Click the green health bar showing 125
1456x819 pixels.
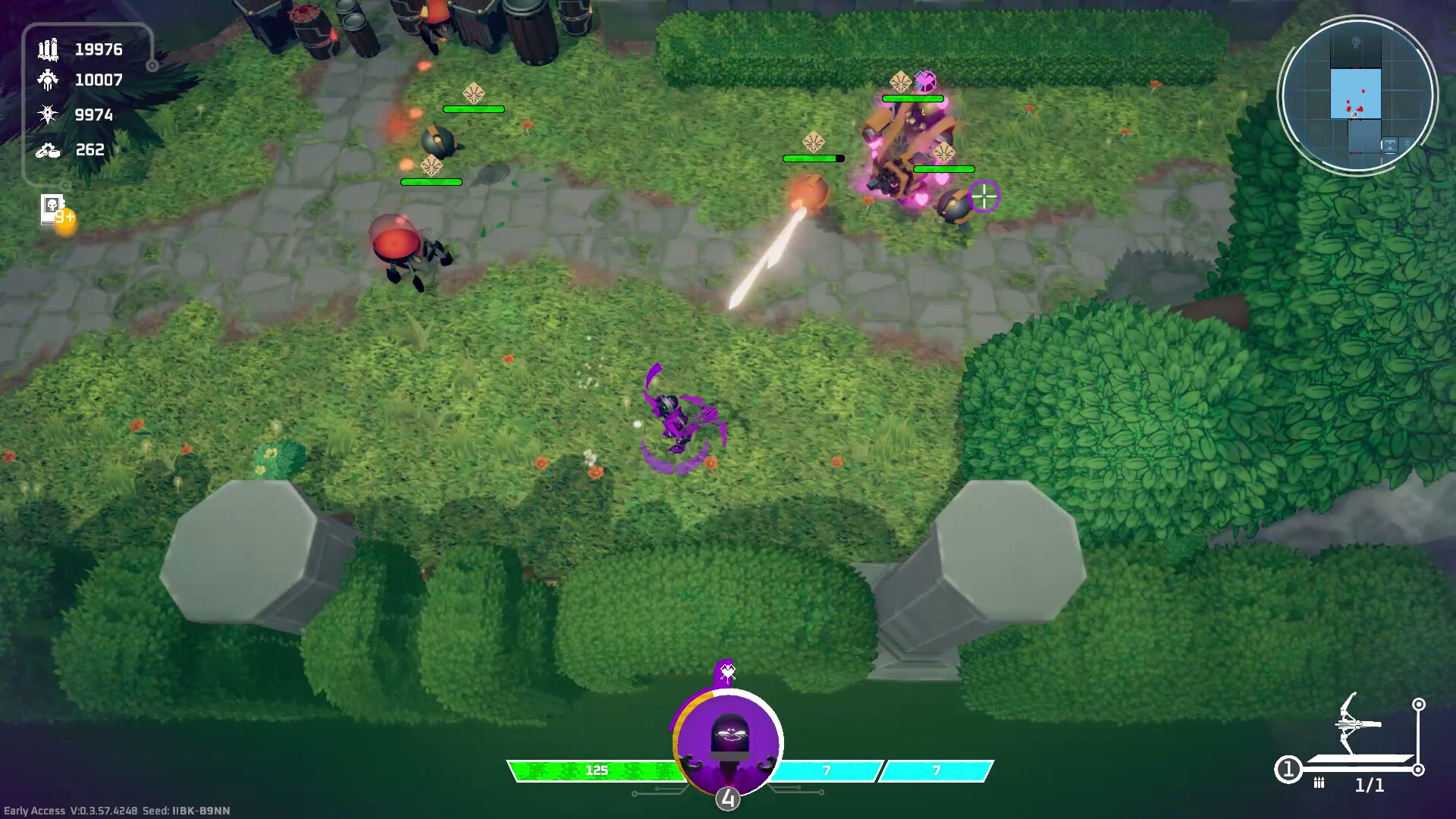597,769
